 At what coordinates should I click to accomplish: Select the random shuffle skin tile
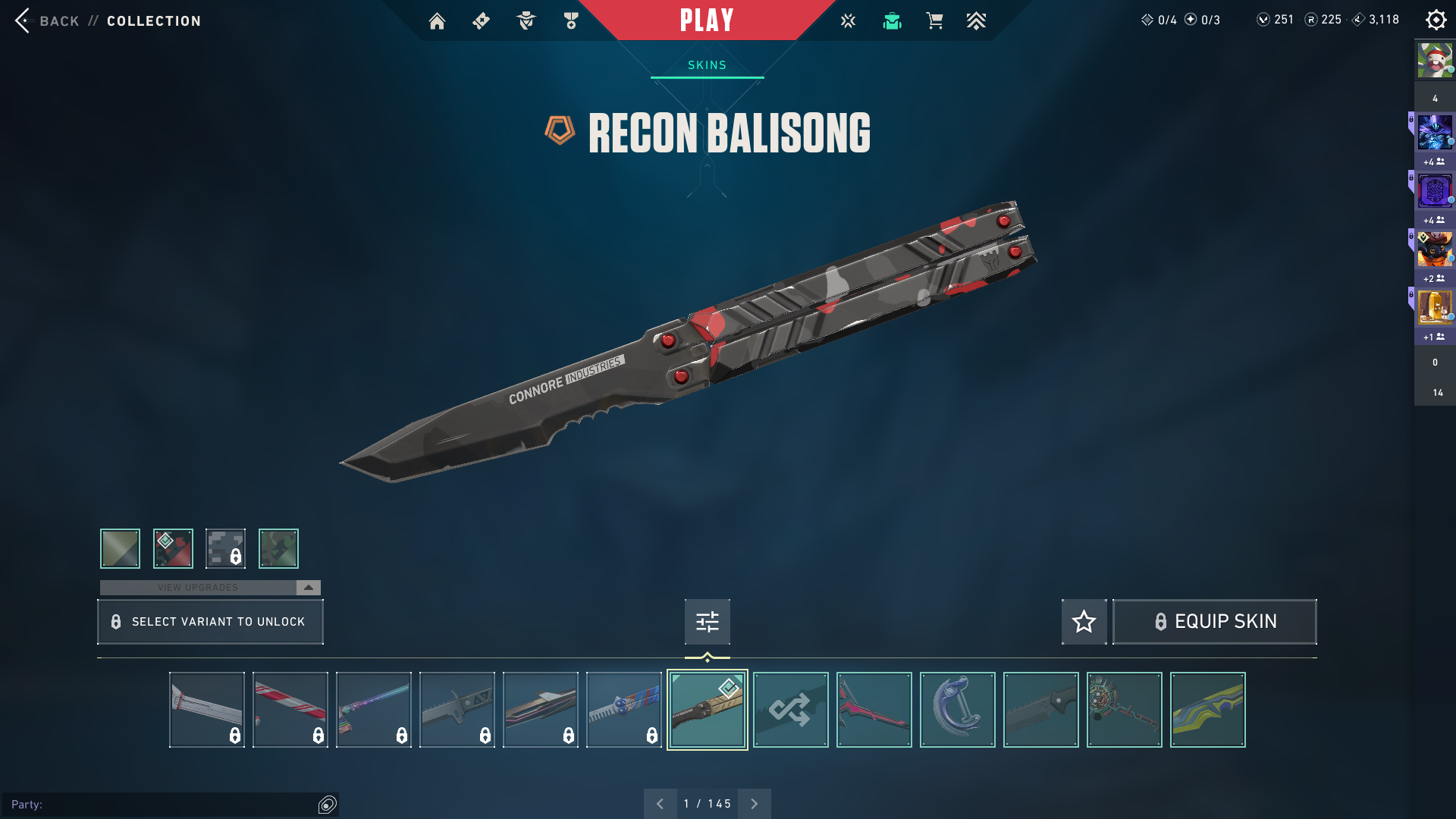[x=790, y=710]
